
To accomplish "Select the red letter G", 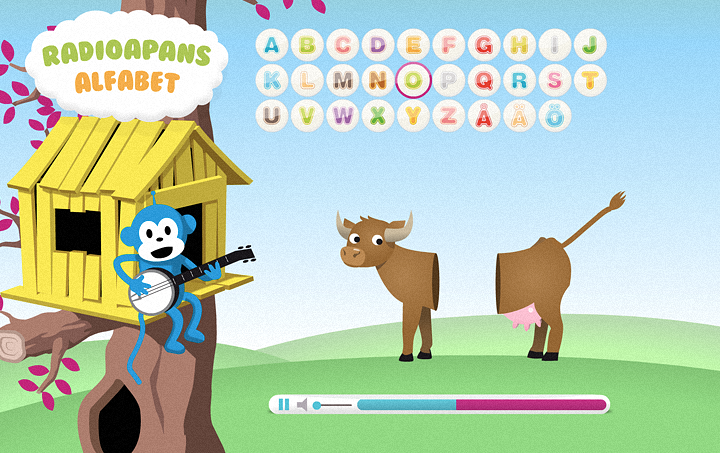I will [x=484, y=45].
